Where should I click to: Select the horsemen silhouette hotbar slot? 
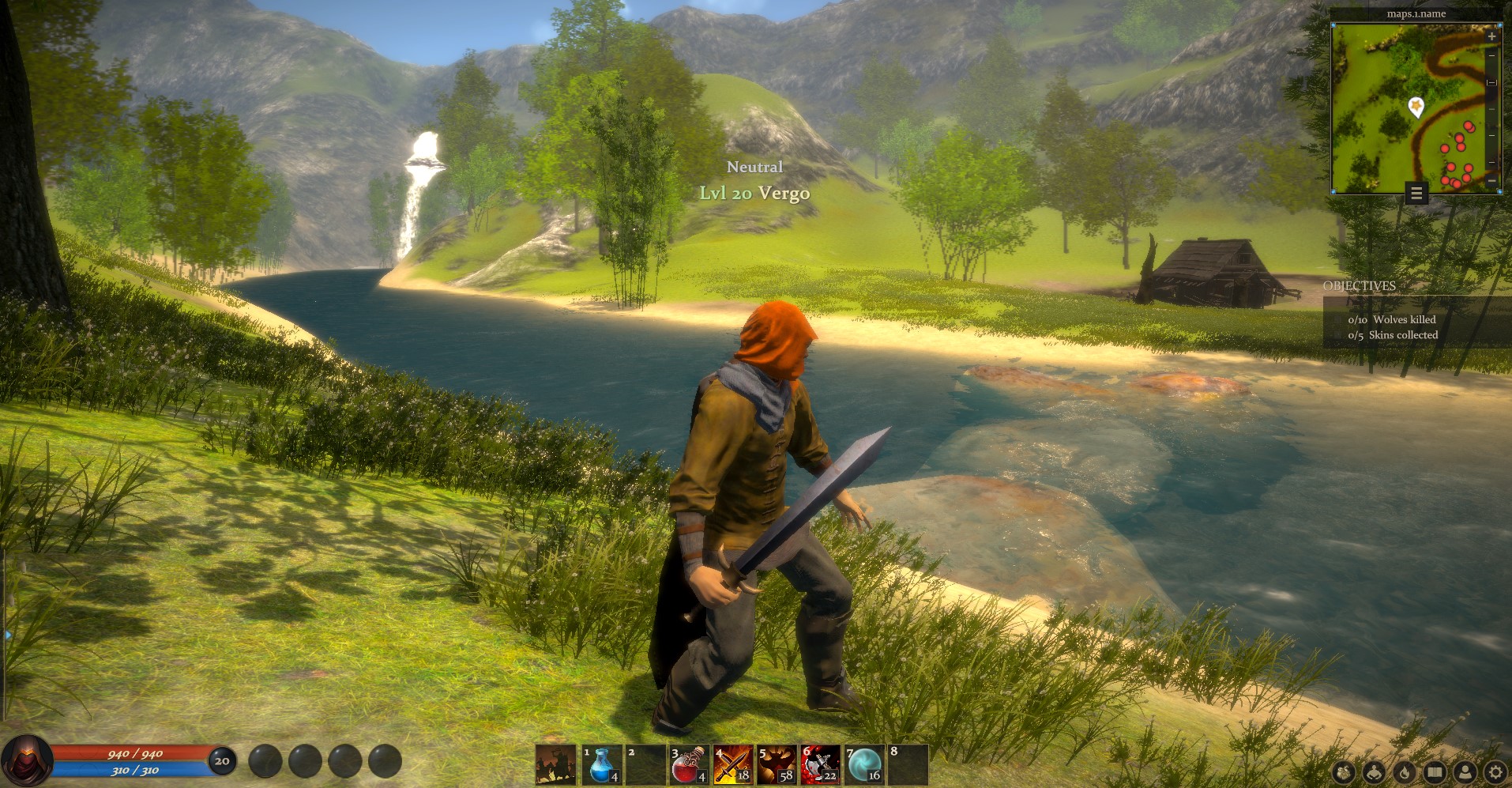tap(555, 765)
